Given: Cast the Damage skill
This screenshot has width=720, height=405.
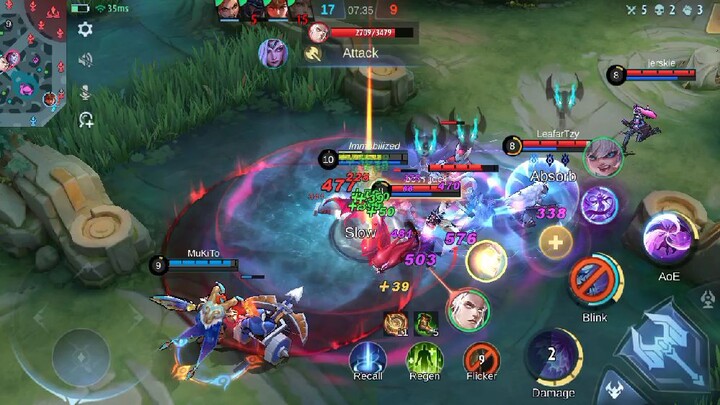Looking at the screenshot, I should click(x=553, y=356).
